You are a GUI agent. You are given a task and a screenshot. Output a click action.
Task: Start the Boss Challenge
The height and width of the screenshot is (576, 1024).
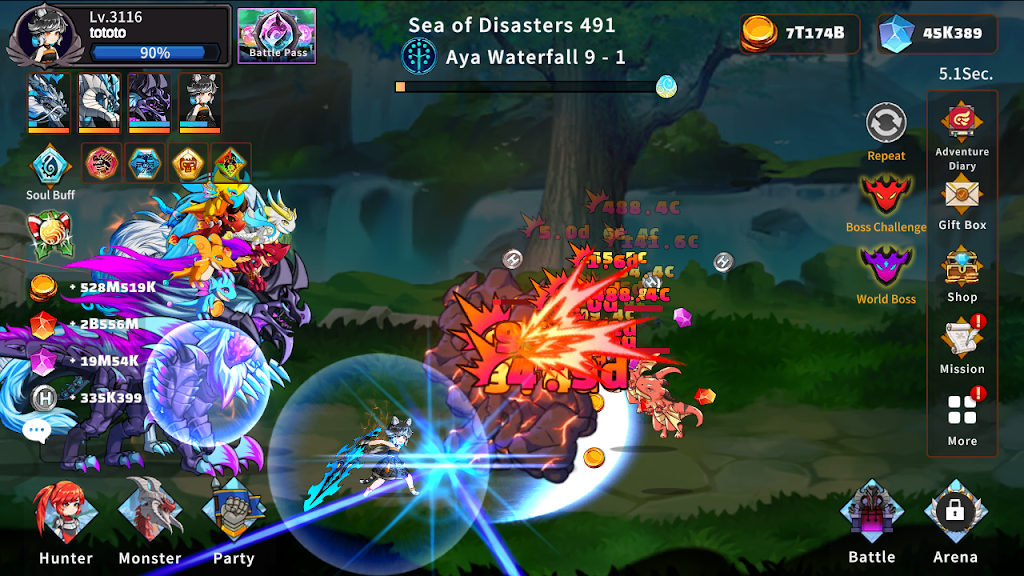(886, 196)
